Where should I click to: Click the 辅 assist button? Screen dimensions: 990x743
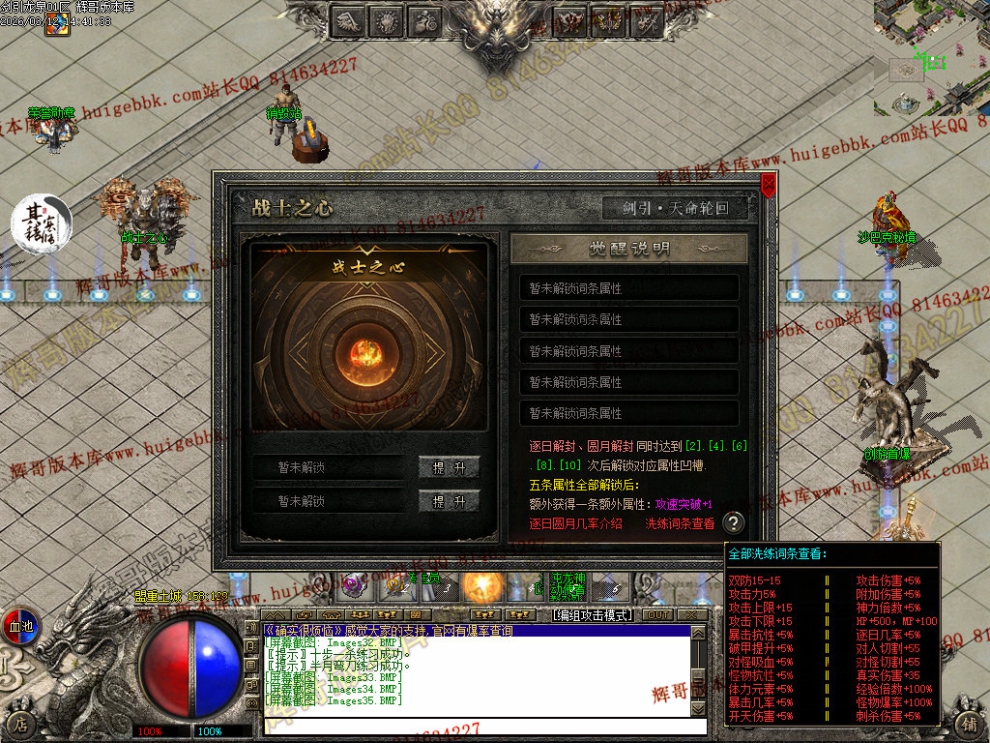click(x=969, y=723)
